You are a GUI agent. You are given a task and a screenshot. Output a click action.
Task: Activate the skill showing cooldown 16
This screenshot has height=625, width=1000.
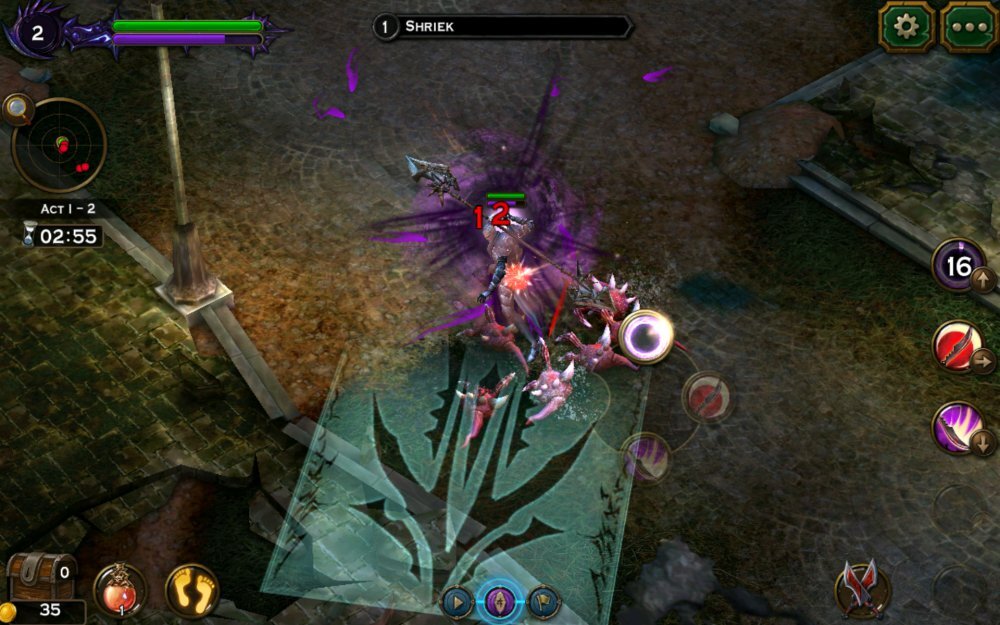click(960, 266)
